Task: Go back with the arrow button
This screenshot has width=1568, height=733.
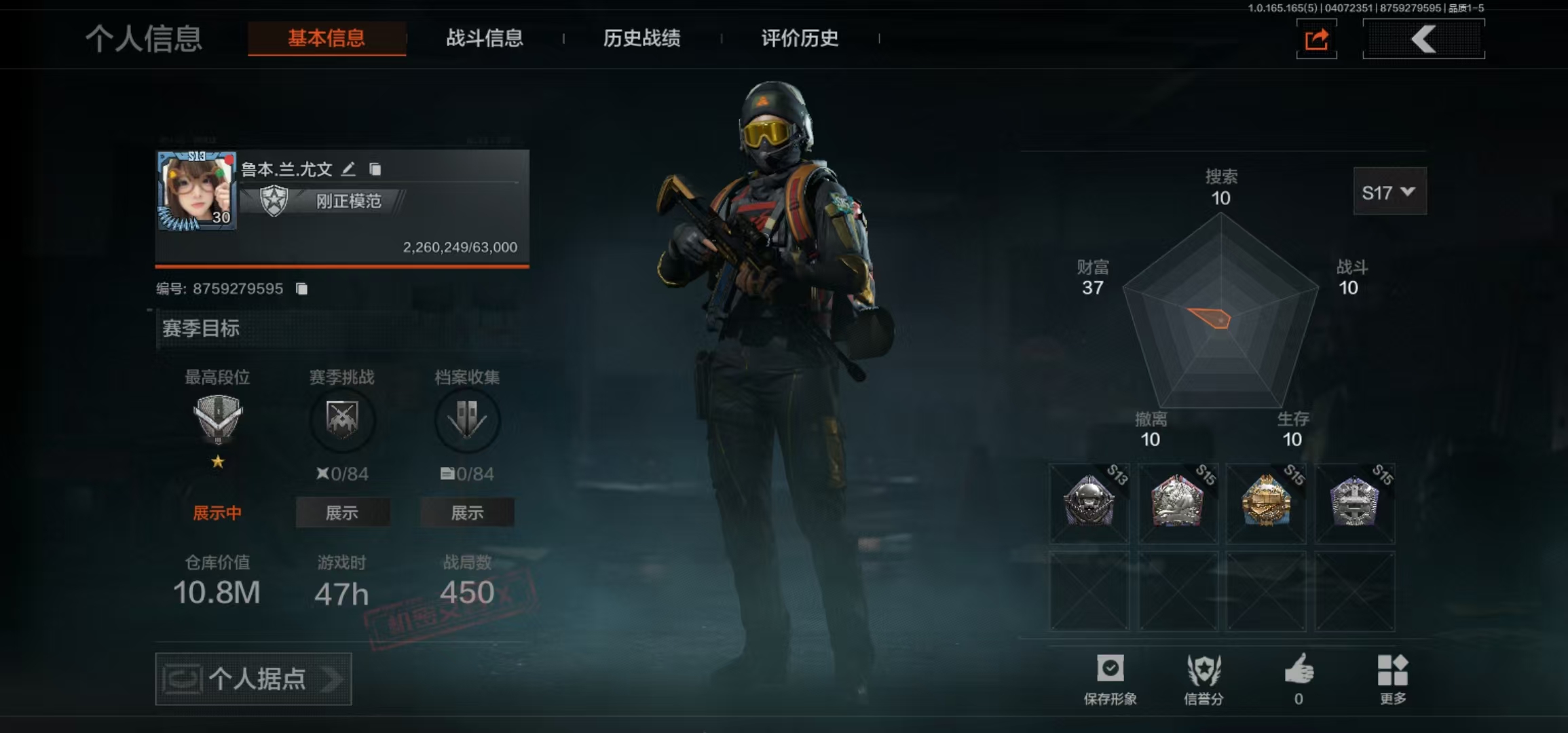Action: click(x=1423, y=39)
